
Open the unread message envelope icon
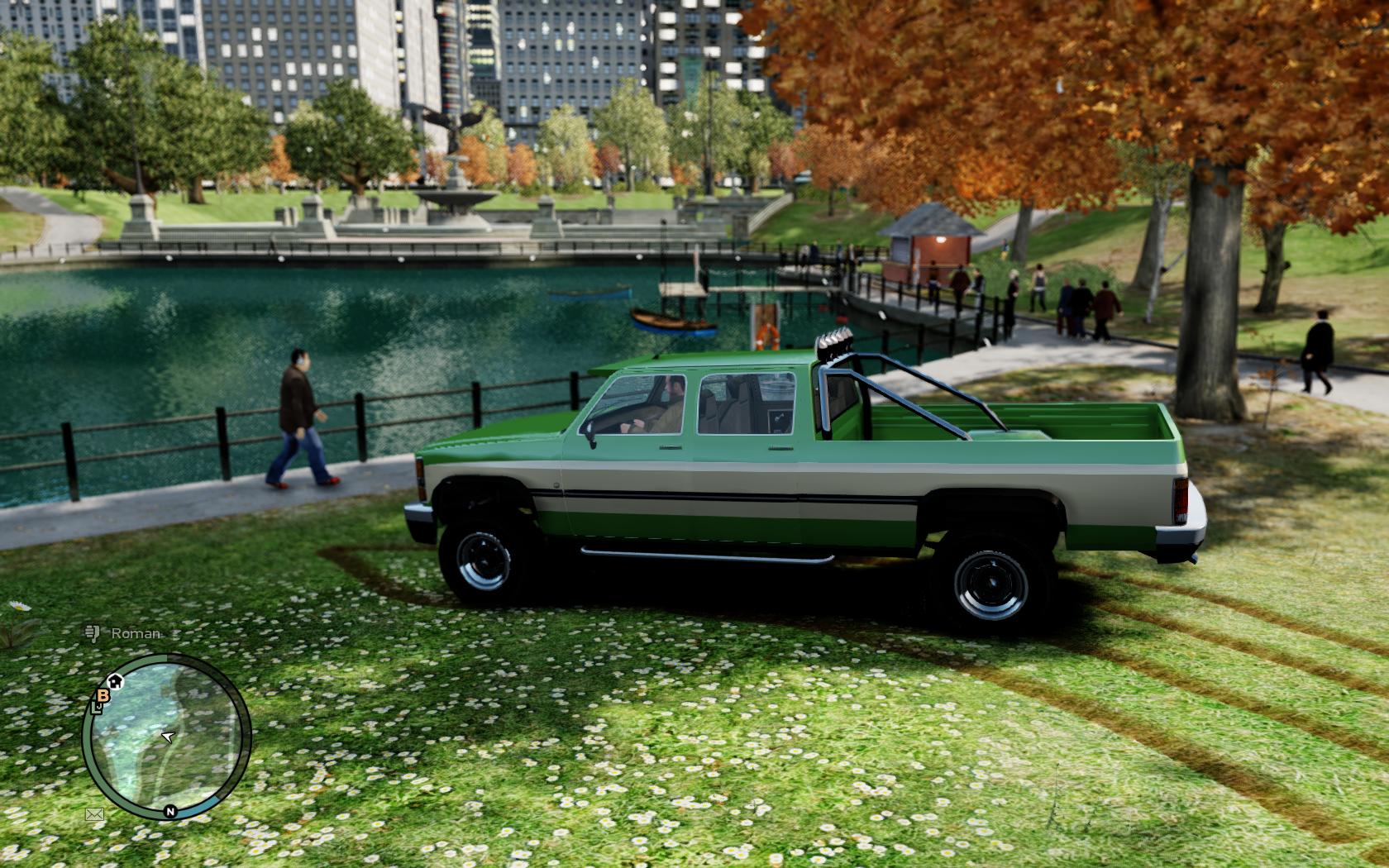94,814
